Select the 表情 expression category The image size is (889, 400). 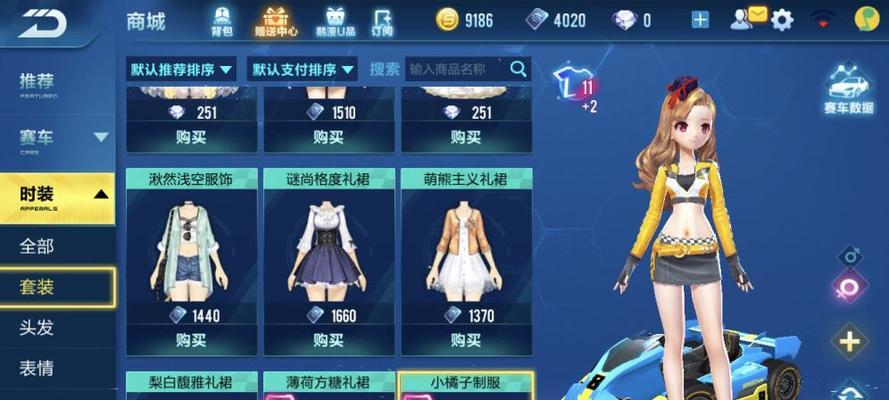[40, 366]
